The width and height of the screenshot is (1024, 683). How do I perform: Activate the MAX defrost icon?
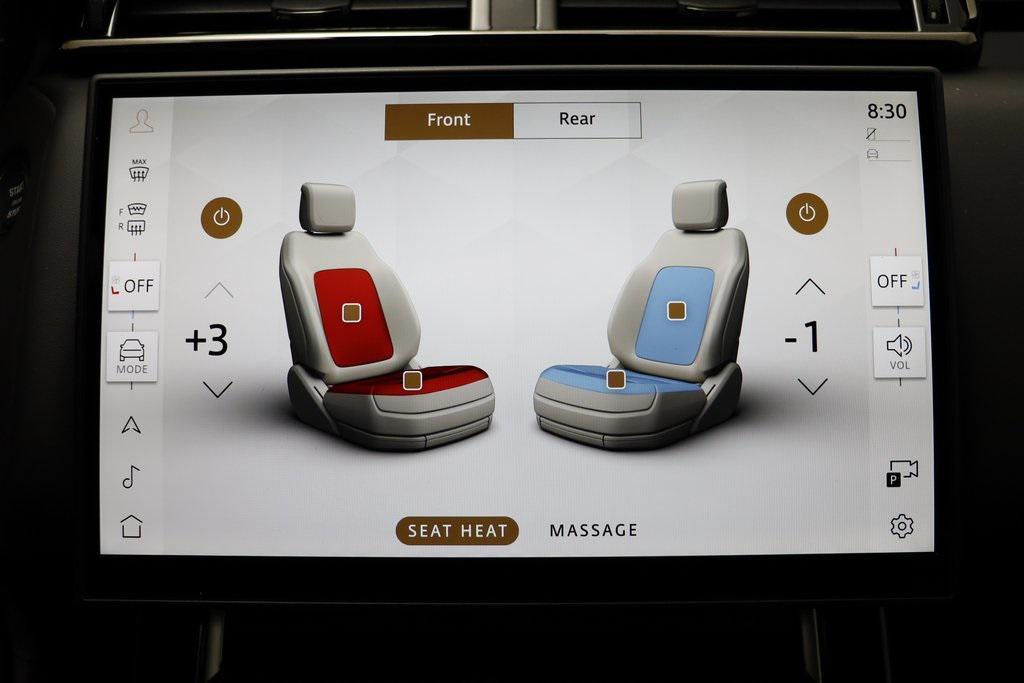(x=139, y=170)
